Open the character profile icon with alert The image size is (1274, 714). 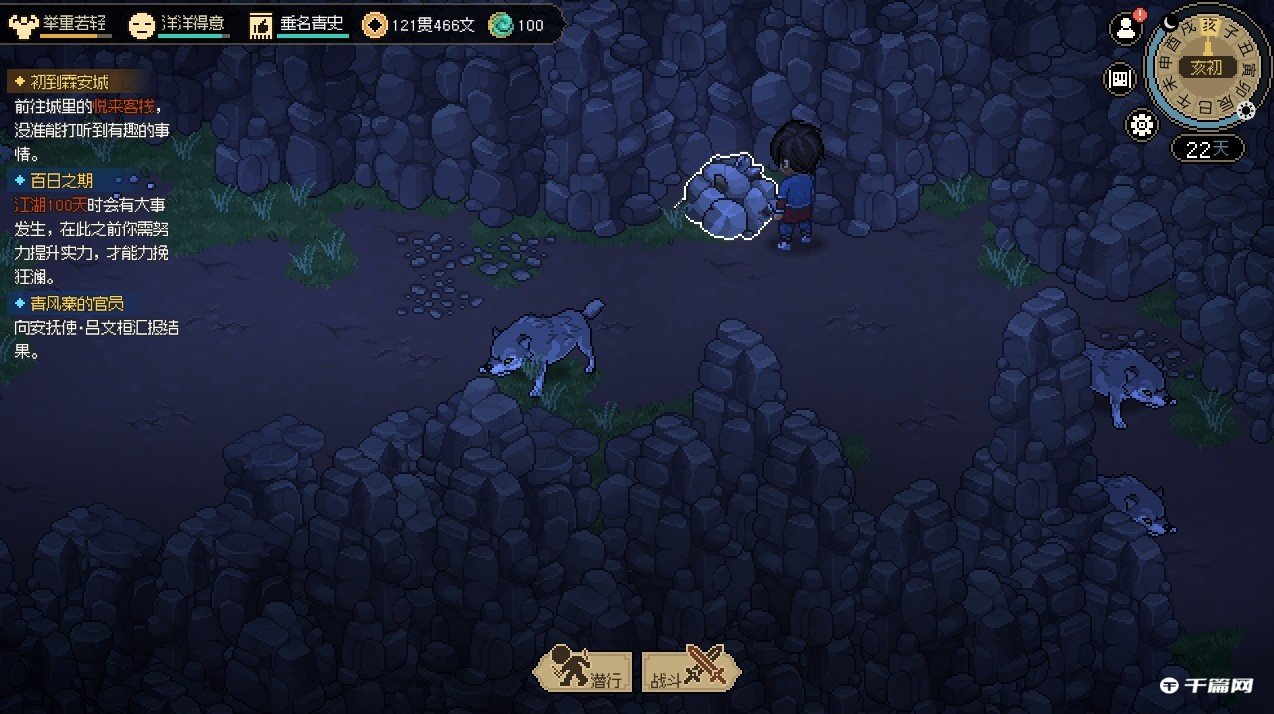(x=1126, y=29)
